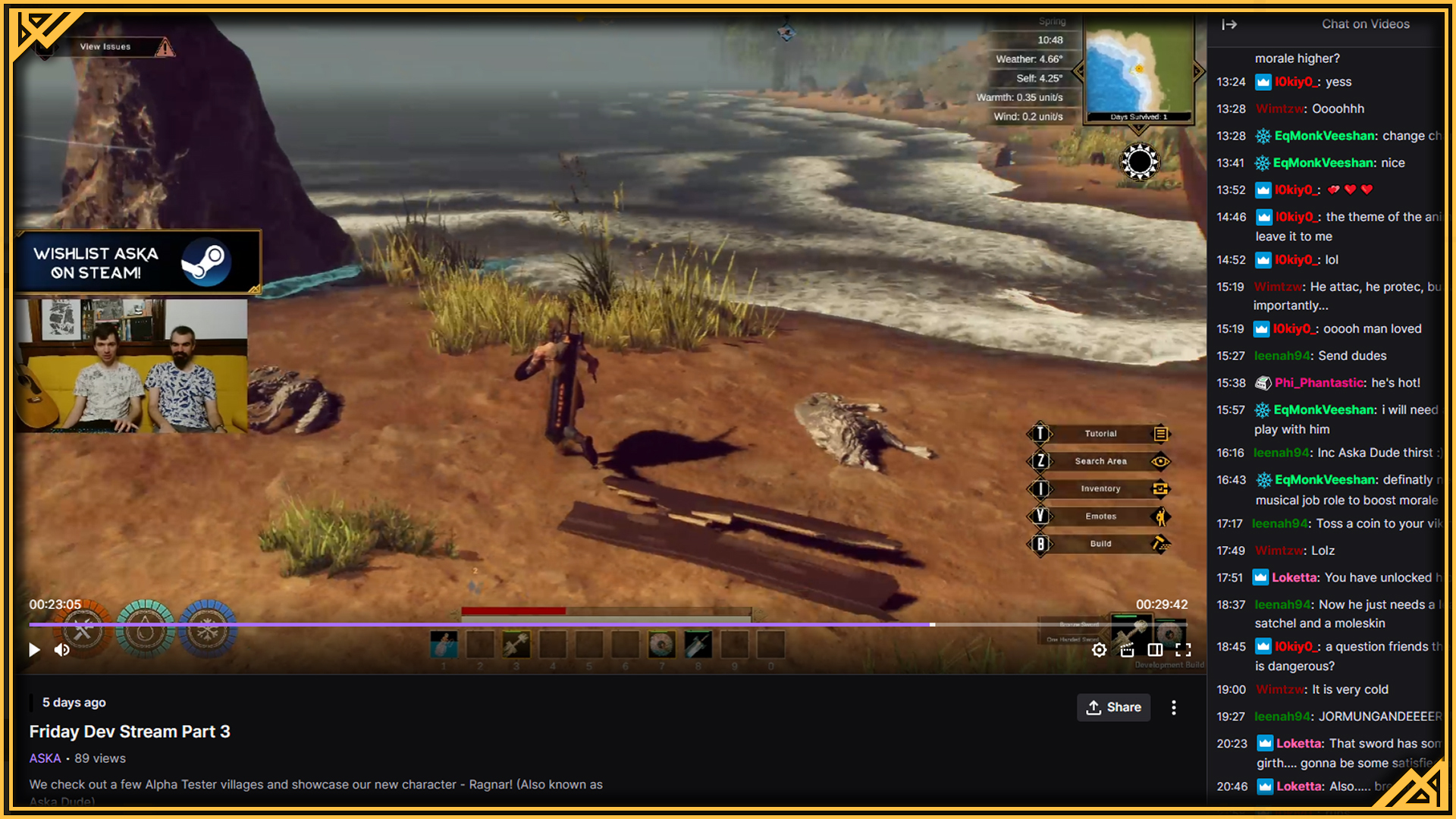
Task: Select the Build hammer icon
Action: click(1160, 544)
